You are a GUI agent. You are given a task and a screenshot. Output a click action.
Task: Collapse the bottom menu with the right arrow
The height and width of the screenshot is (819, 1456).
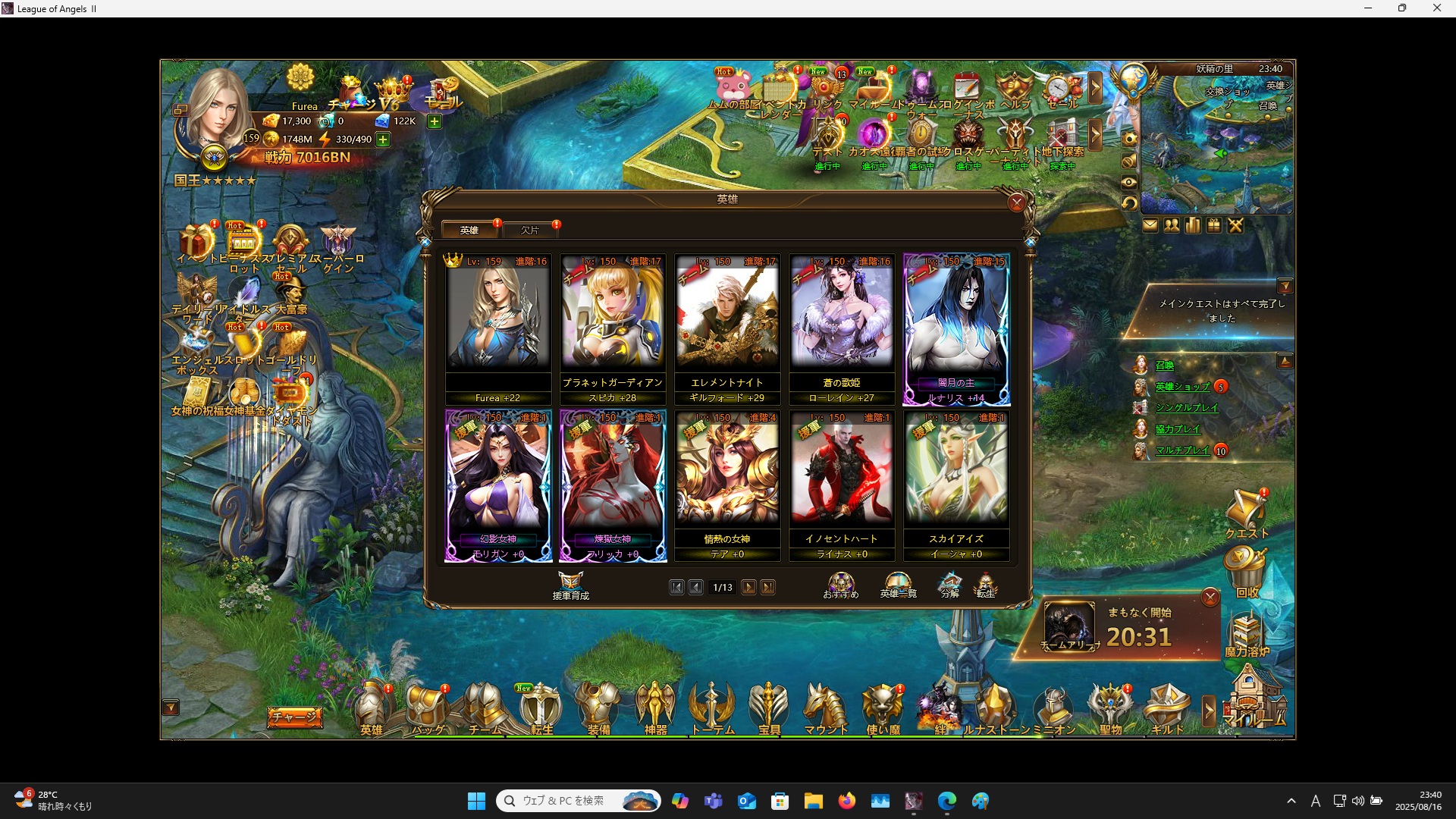click(1207, 711)
